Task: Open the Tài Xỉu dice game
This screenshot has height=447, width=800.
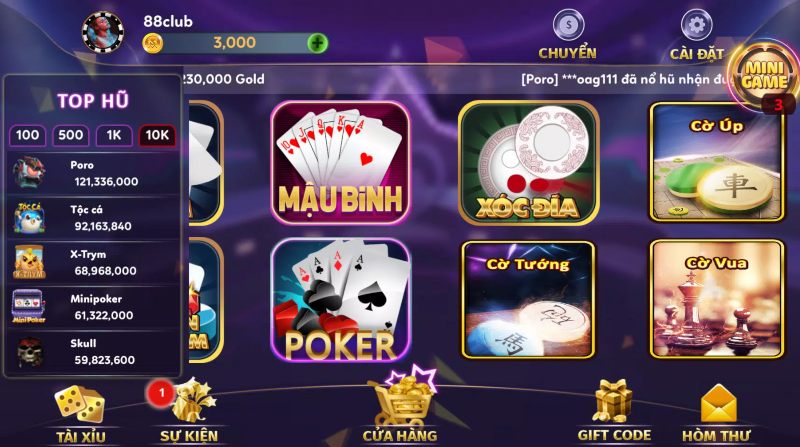Action: (x=79, y=410)
